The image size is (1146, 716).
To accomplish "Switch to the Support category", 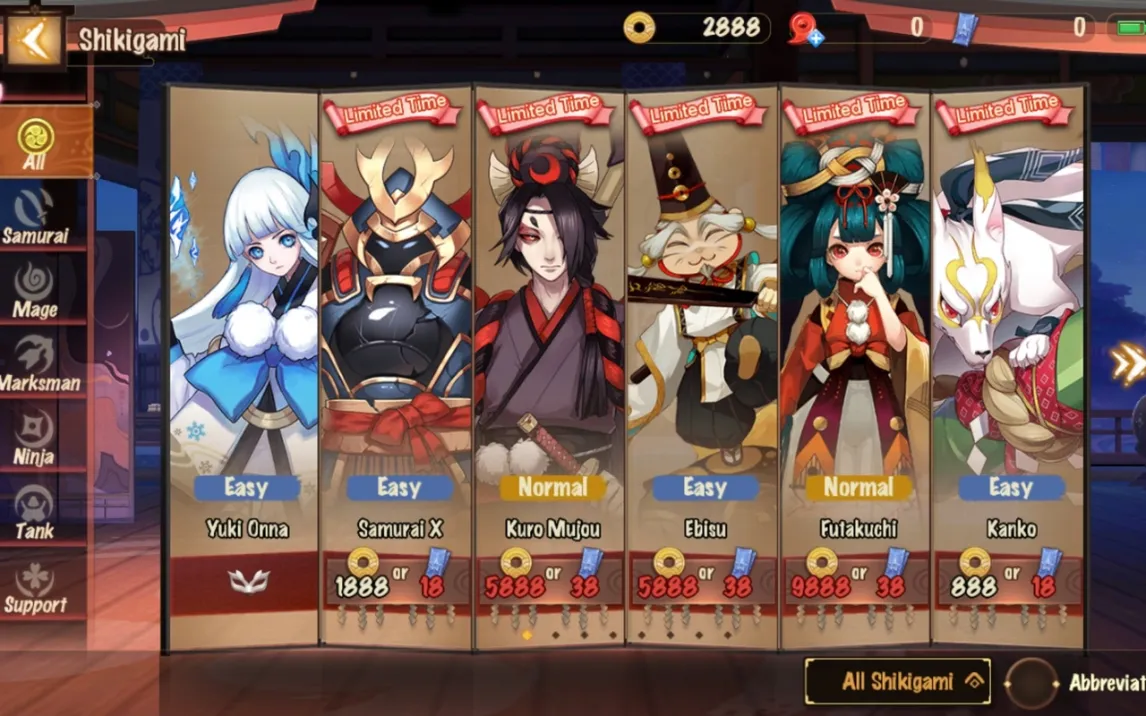I will (x=35, y=587).
